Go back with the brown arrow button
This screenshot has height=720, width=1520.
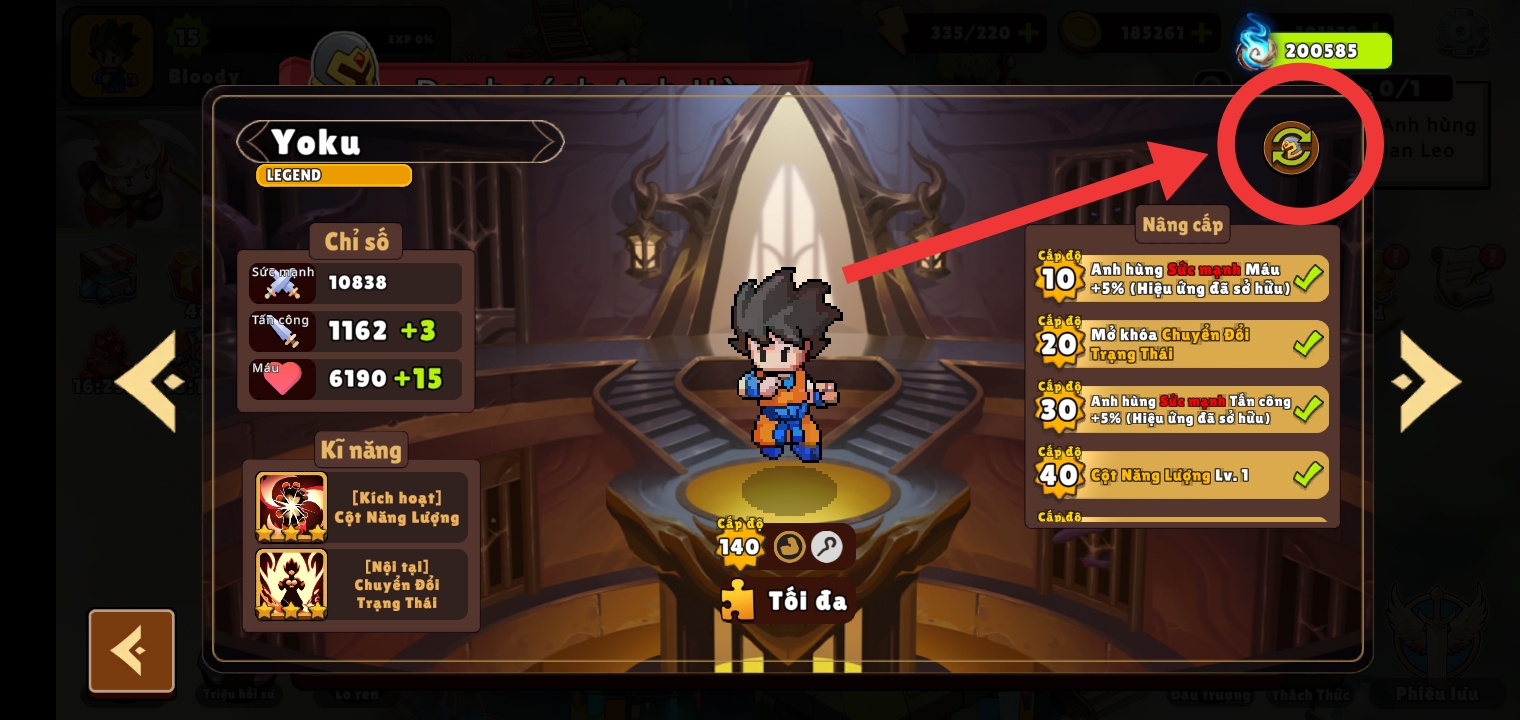pyautogui.click(x=131, y=651)
